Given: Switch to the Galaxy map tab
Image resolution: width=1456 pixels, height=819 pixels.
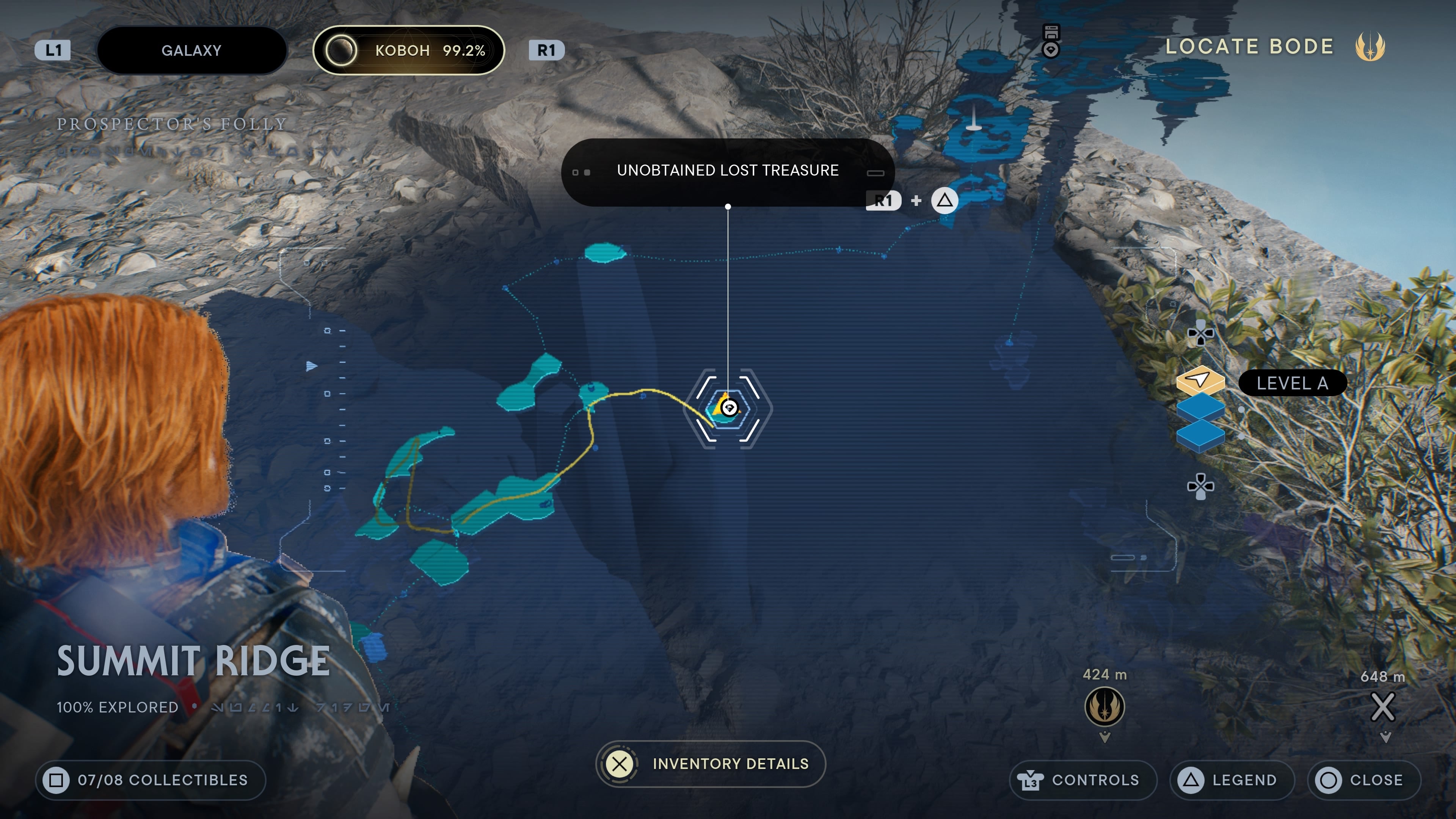Looking at the screenshot, I should coord(191,50).
